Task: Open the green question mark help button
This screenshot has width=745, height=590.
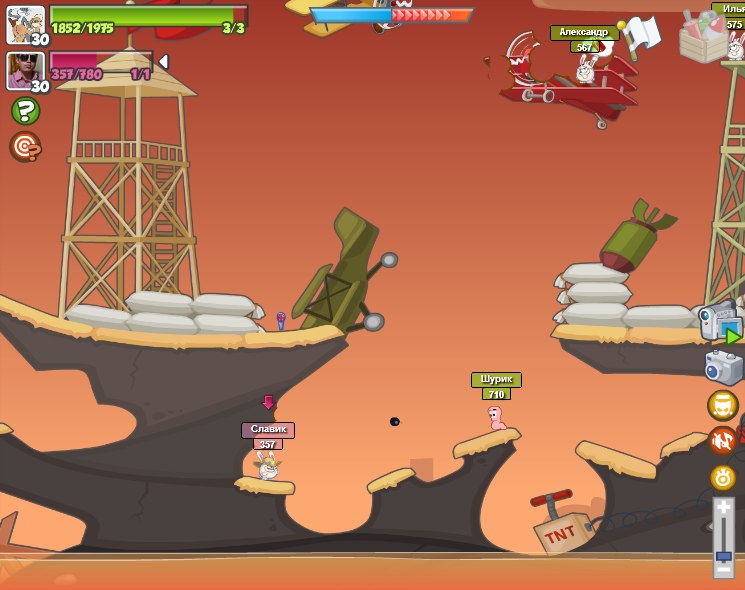Action: pos(25,110)
